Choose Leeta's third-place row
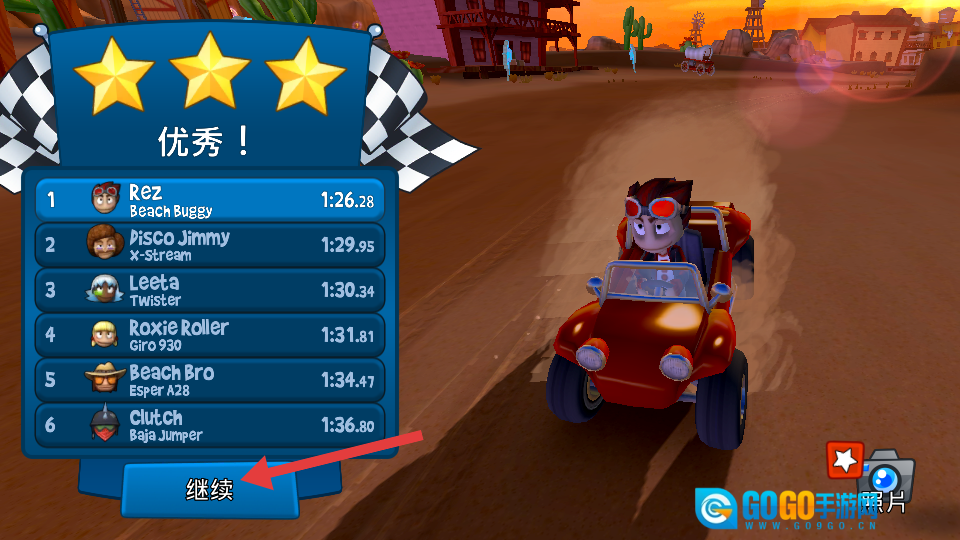The height and width of the screenshot is (540, 960). click(210, 290)
